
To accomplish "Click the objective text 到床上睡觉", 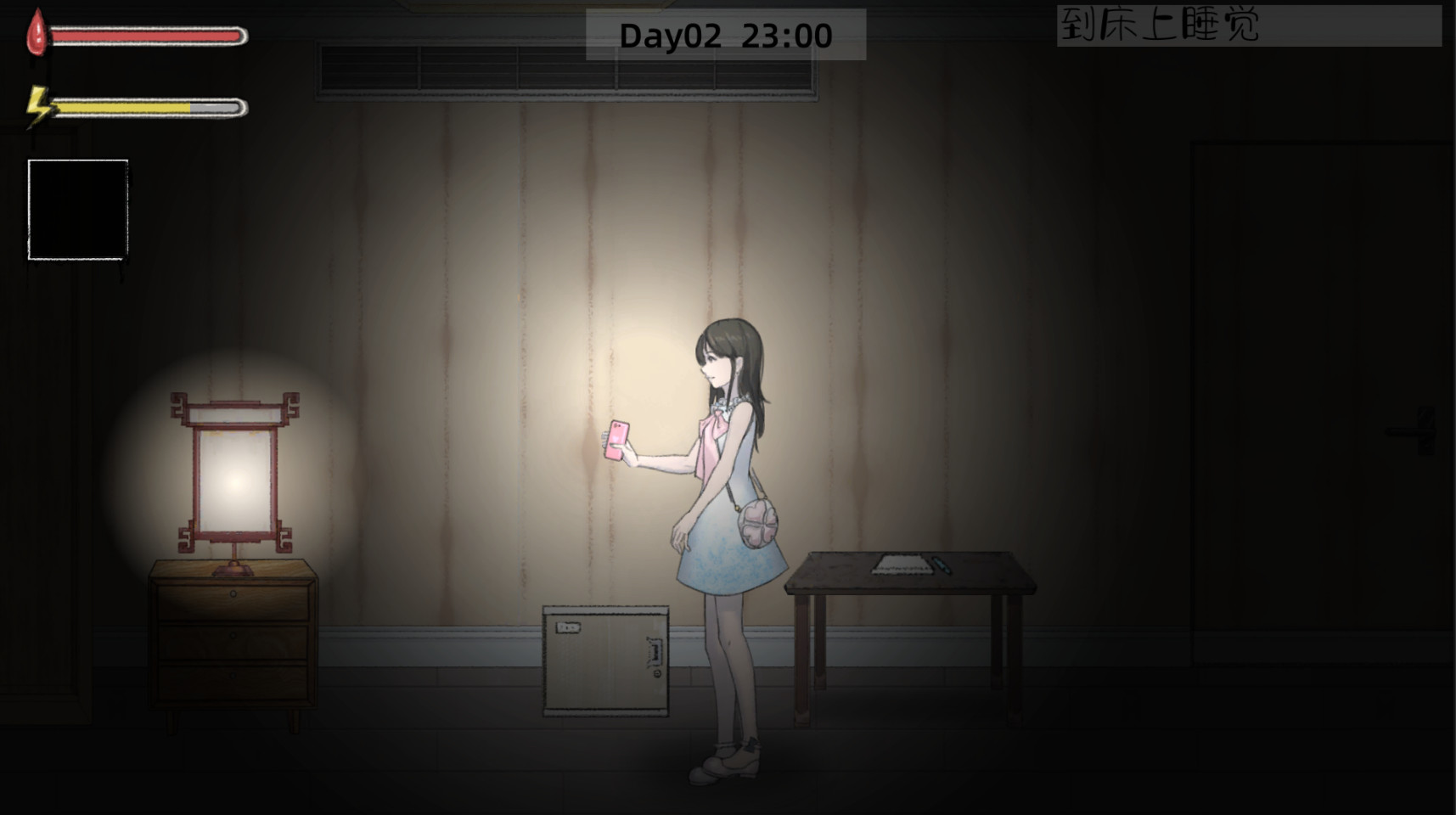I will (x=1163, y=25).
